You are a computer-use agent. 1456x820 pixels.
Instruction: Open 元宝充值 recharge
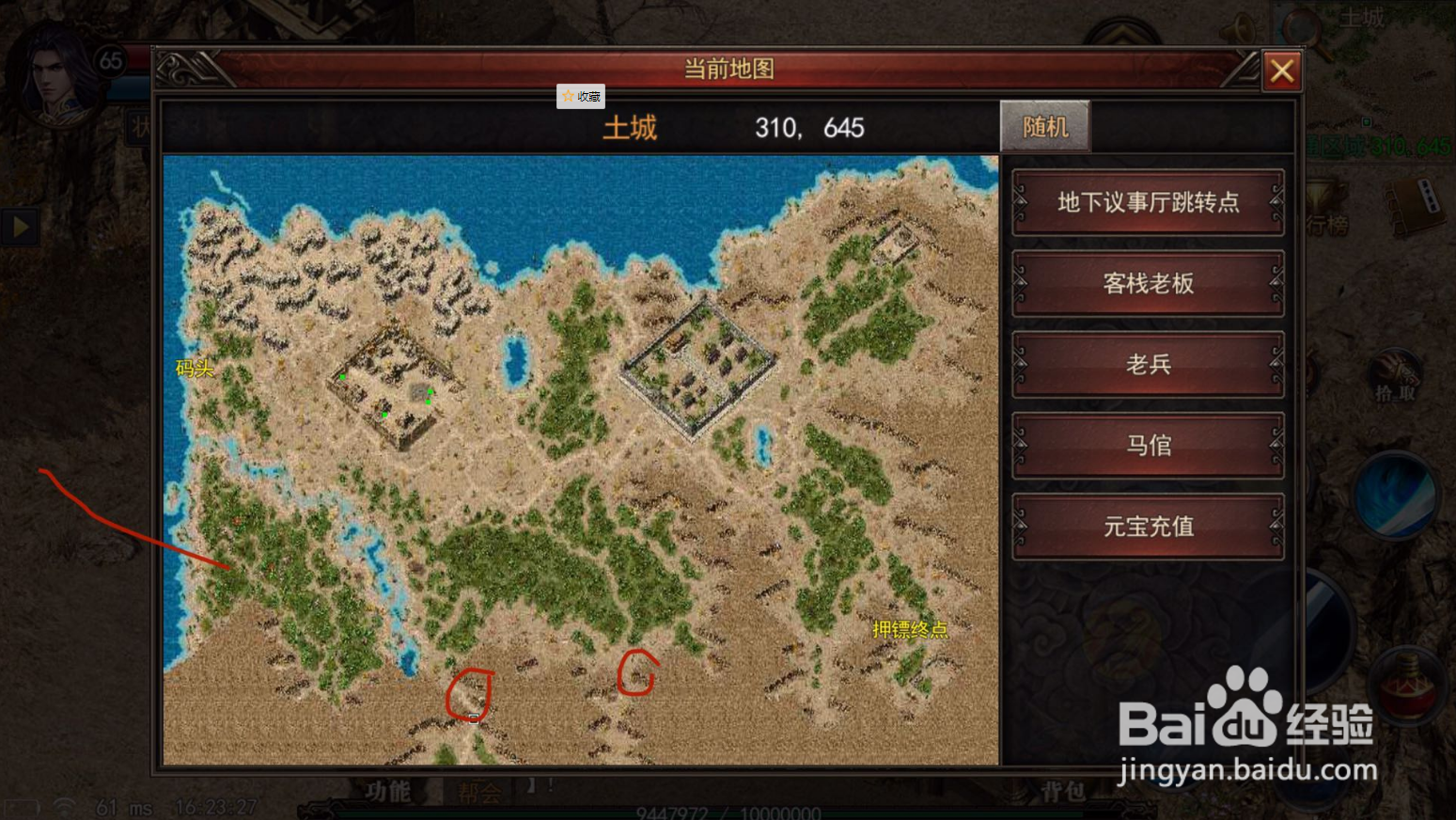click(x=1148, y=527)
